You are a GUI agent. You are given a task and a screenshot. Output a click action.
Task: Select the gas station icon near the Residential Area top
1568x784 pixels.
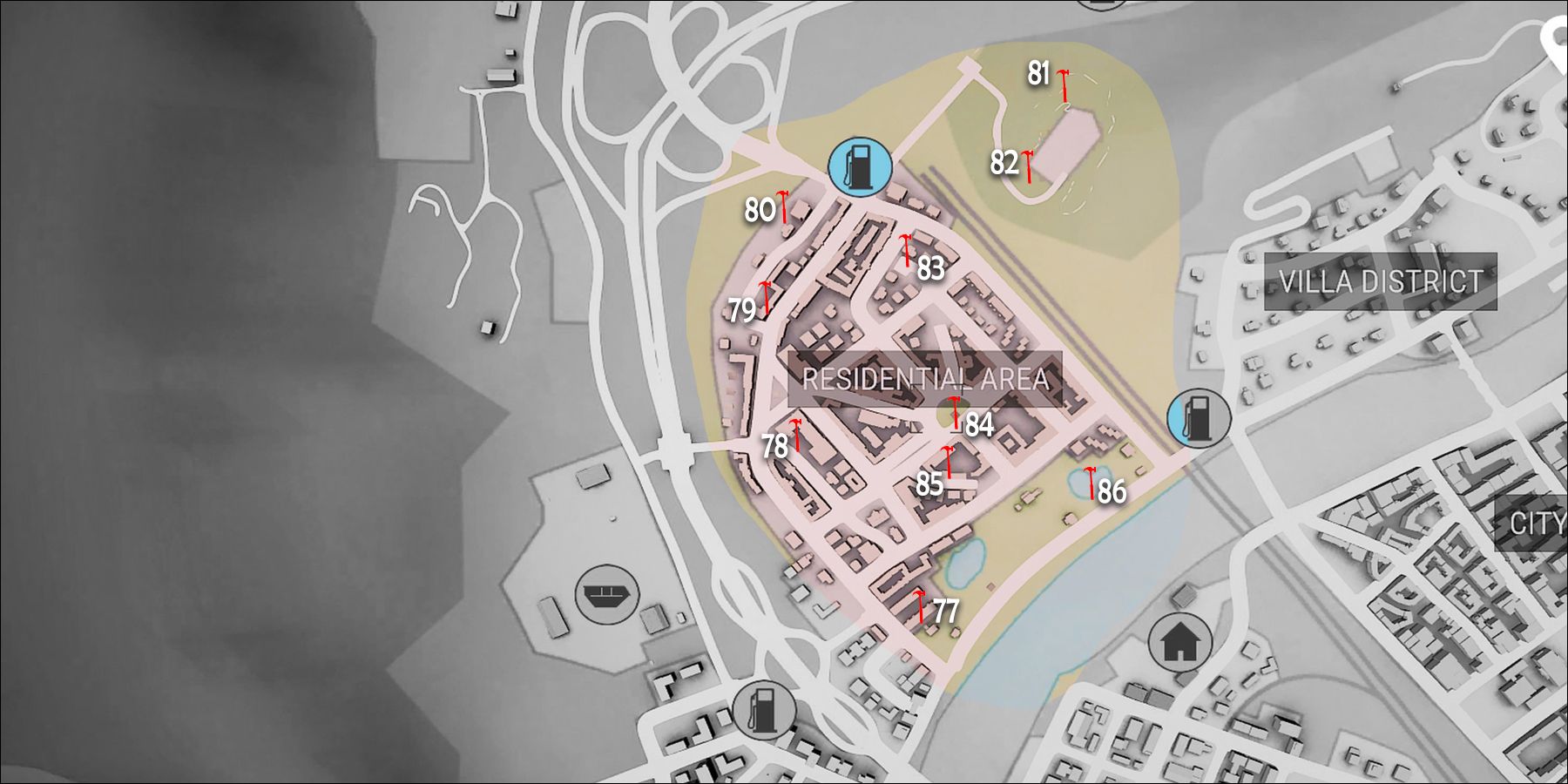[858, 168]
